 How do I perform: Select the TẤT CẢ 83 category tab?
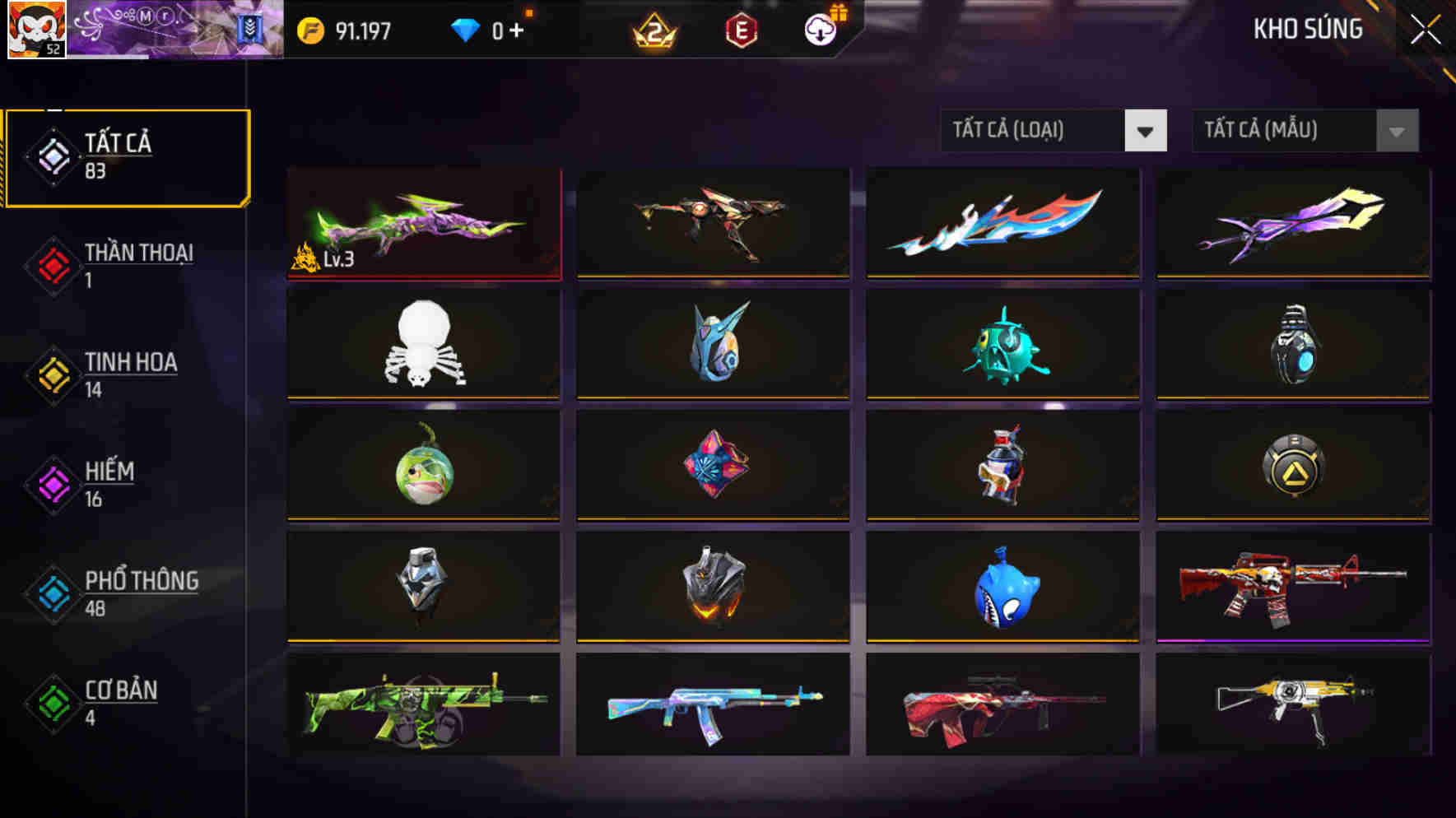(123, 156)
